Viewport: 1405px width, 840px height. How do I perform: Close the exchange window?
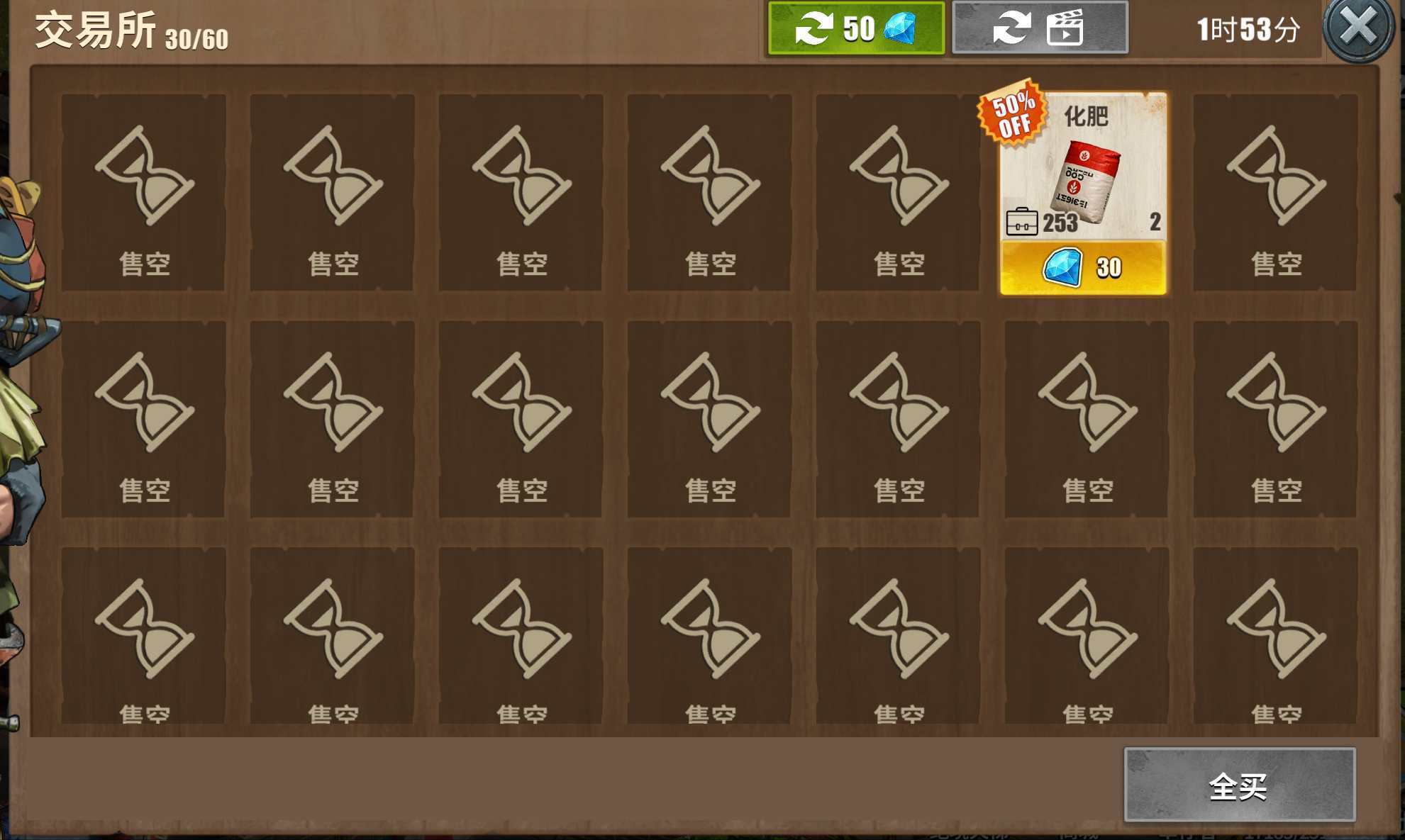[x=1357, y=25]
